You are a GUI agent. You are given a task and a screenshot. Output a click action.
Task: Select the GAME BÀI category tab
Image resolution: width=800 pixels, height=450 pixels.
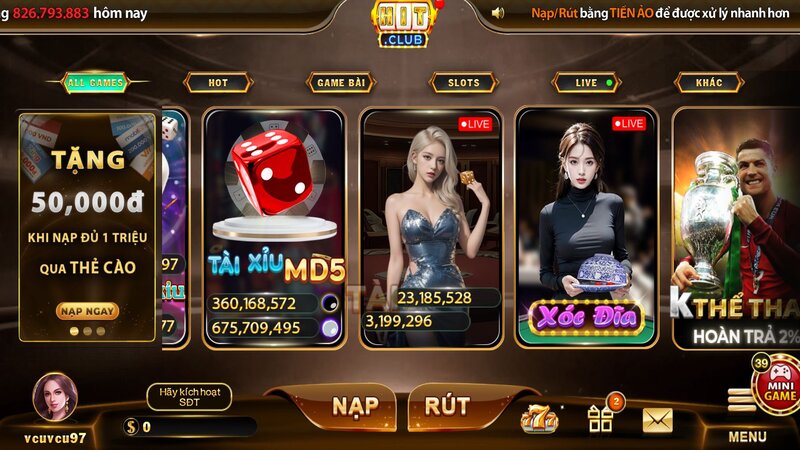coord(340,83)
